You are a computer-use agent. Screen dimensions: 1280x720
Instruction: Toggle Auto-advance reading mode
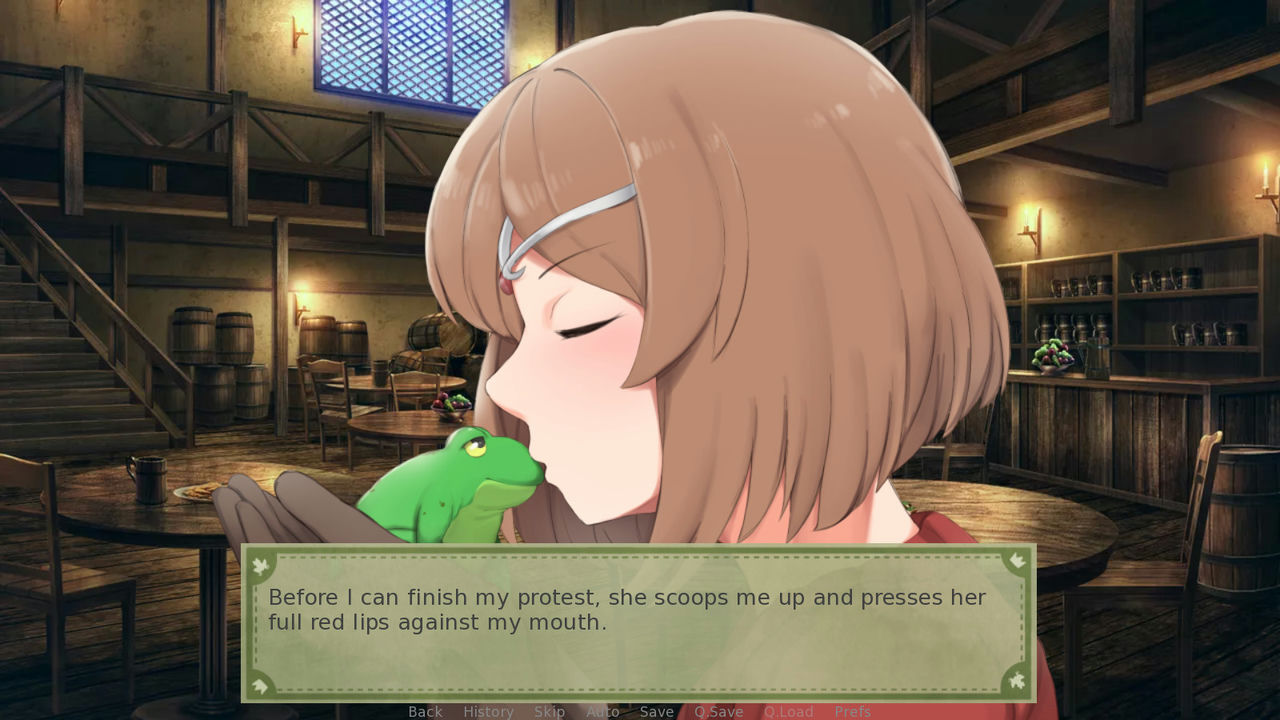603,711
